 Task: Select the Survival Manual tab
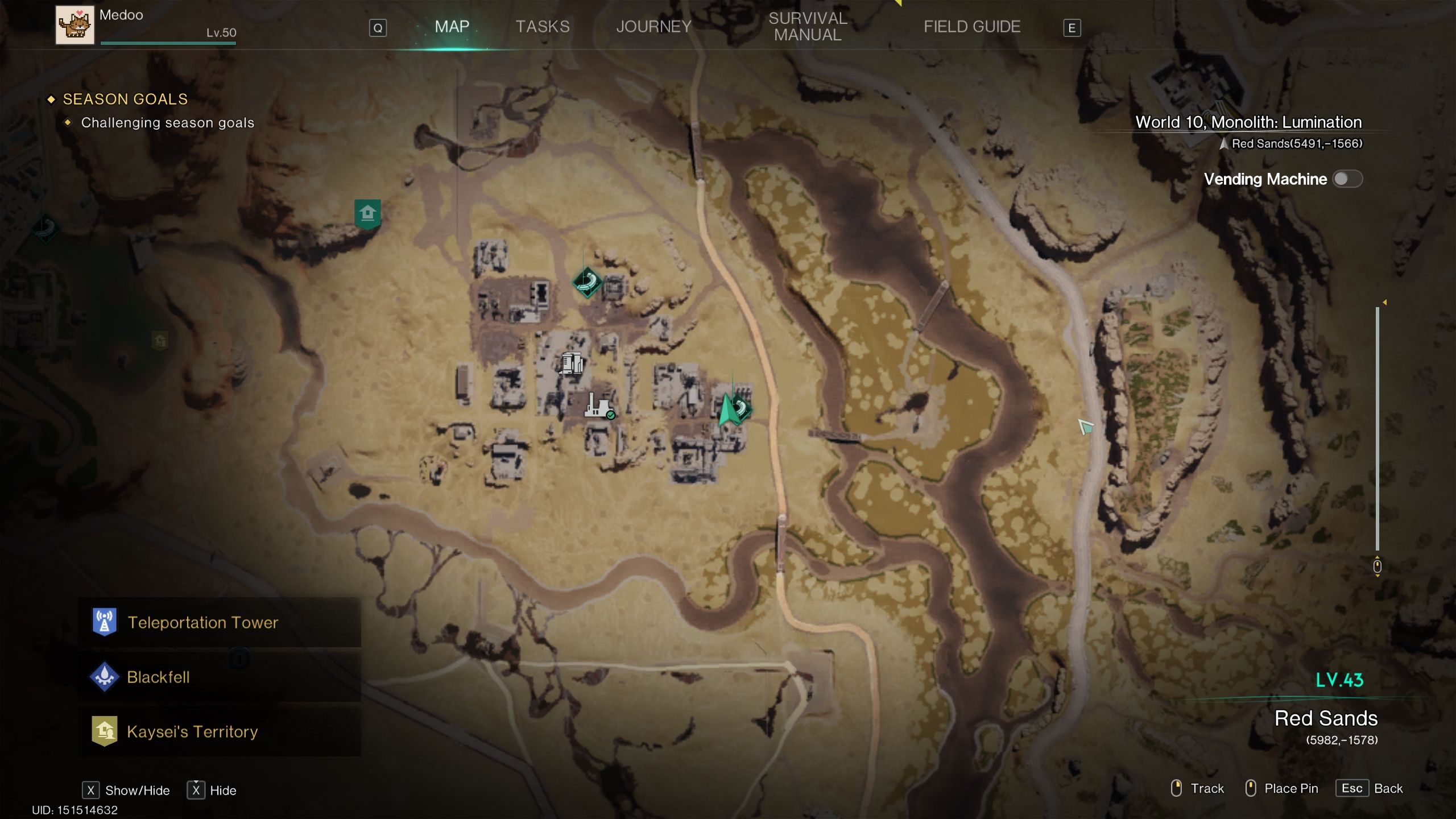point(808,27)
